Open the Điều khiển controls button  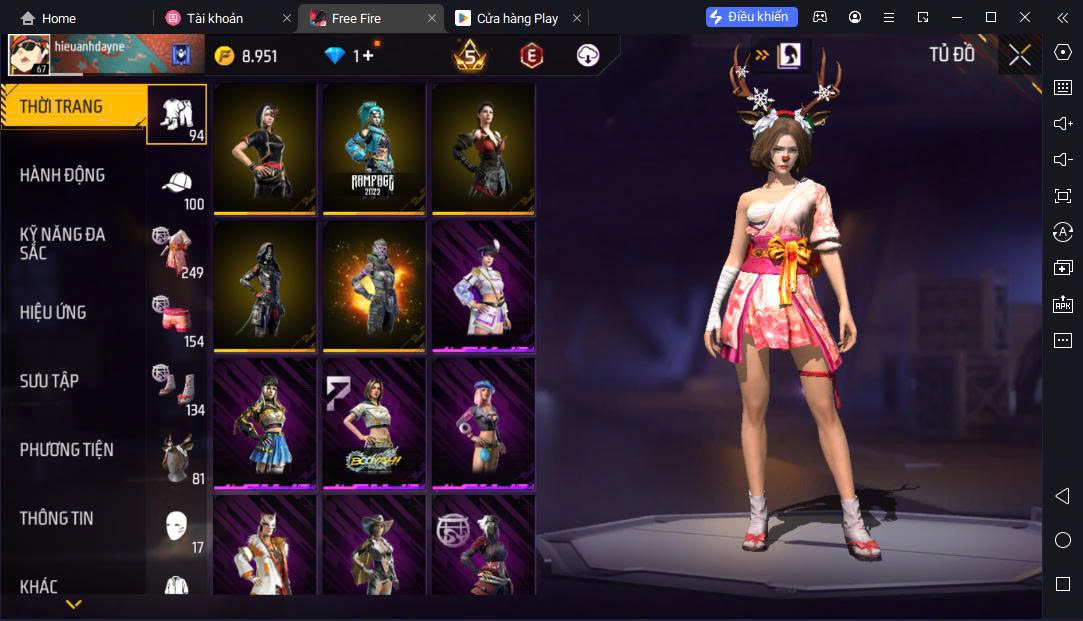pos(751,17)
